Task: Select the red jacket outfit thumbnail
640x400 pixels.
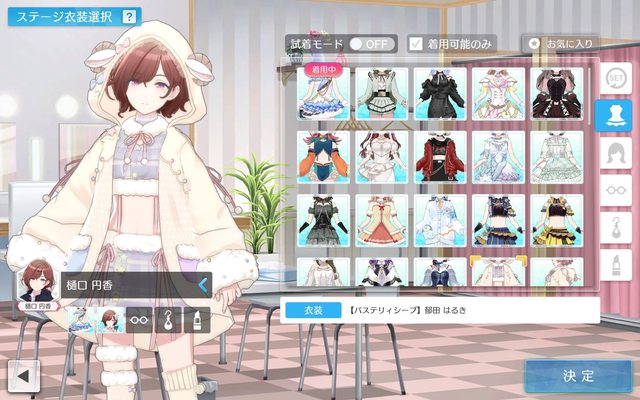Action: click(440, 157)
